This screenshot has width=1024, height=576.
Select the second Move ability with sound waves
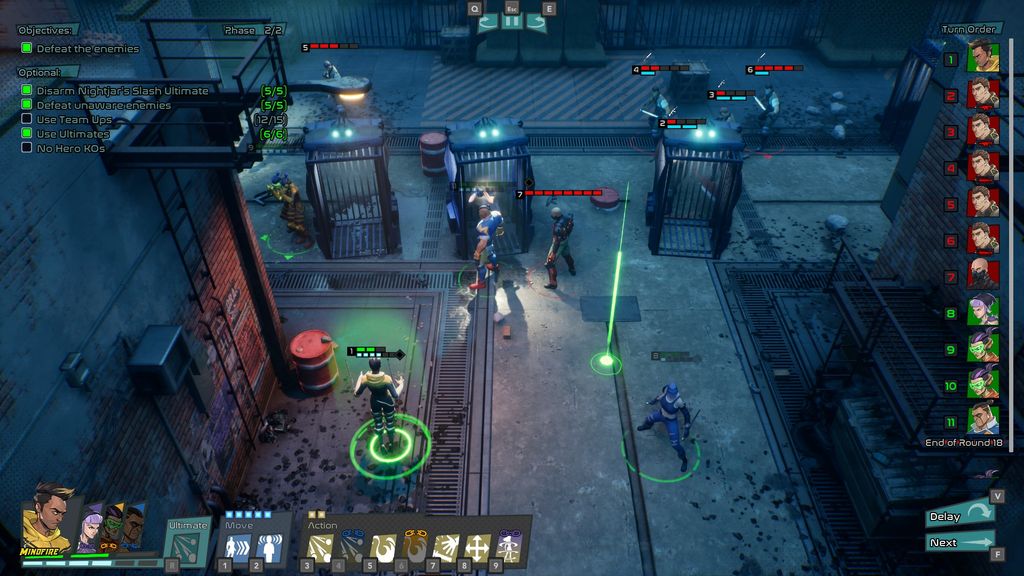pos(268,546)
